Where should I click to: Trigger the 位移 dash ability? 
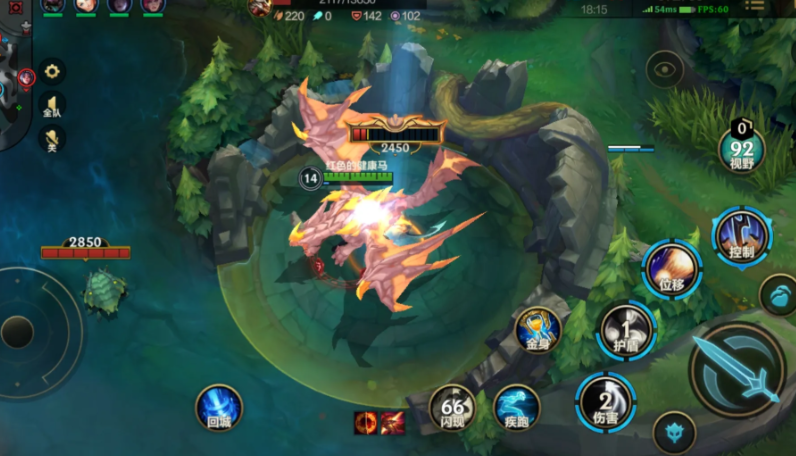[x=672, y=268]
